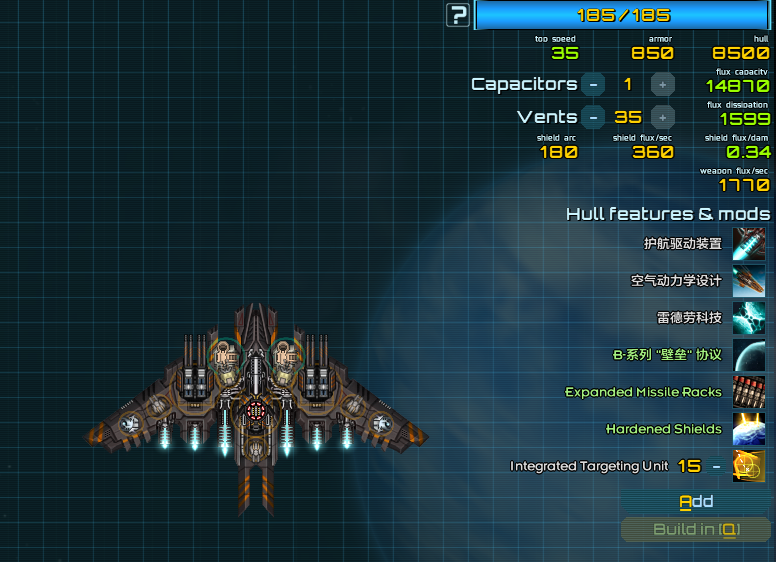Select the B-系列 "壁垒" 协议 mod icon
The width and height of the screenshot is (776, 562).
749,355
